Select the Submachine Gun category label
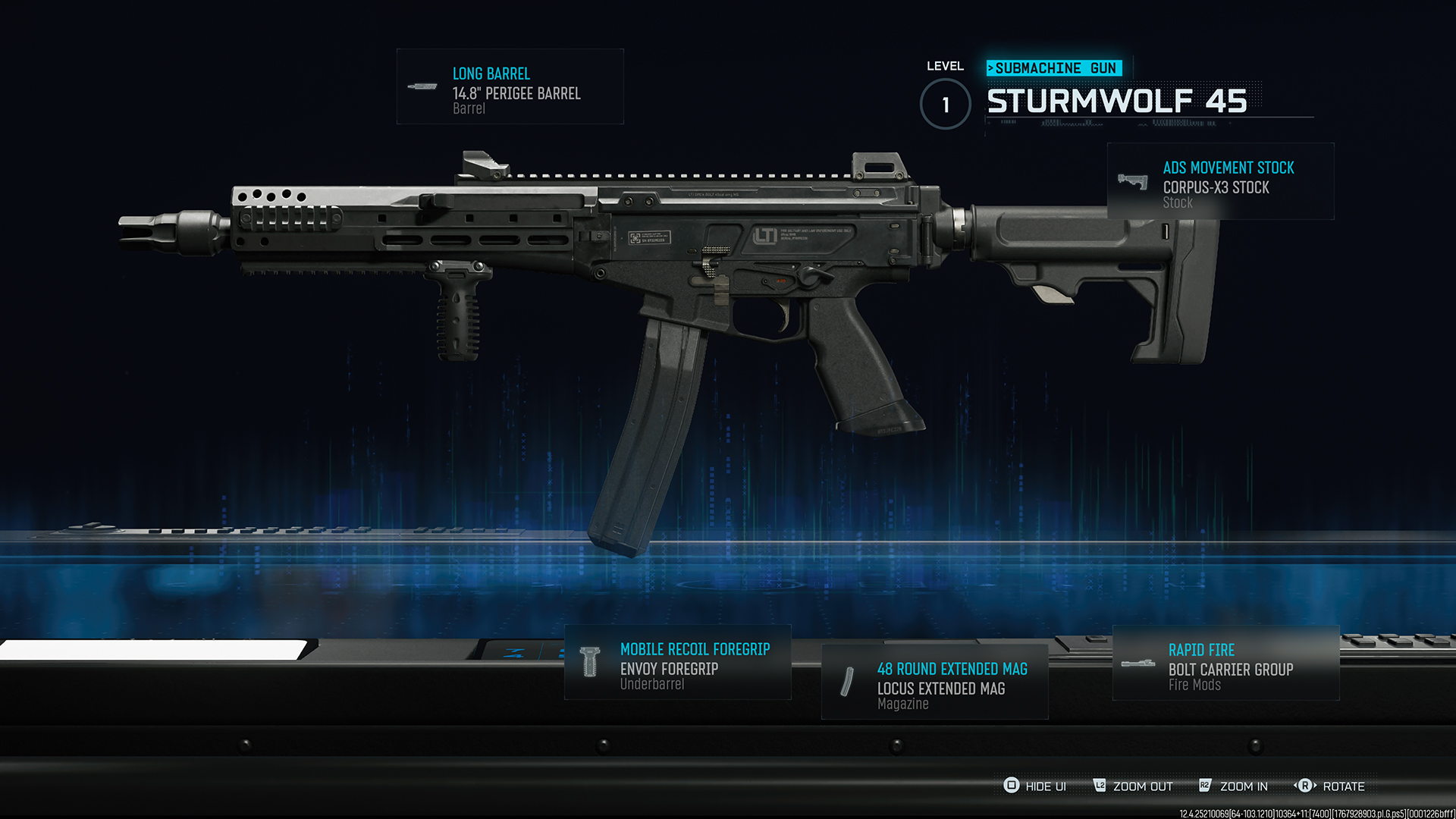 [1054, 67]
